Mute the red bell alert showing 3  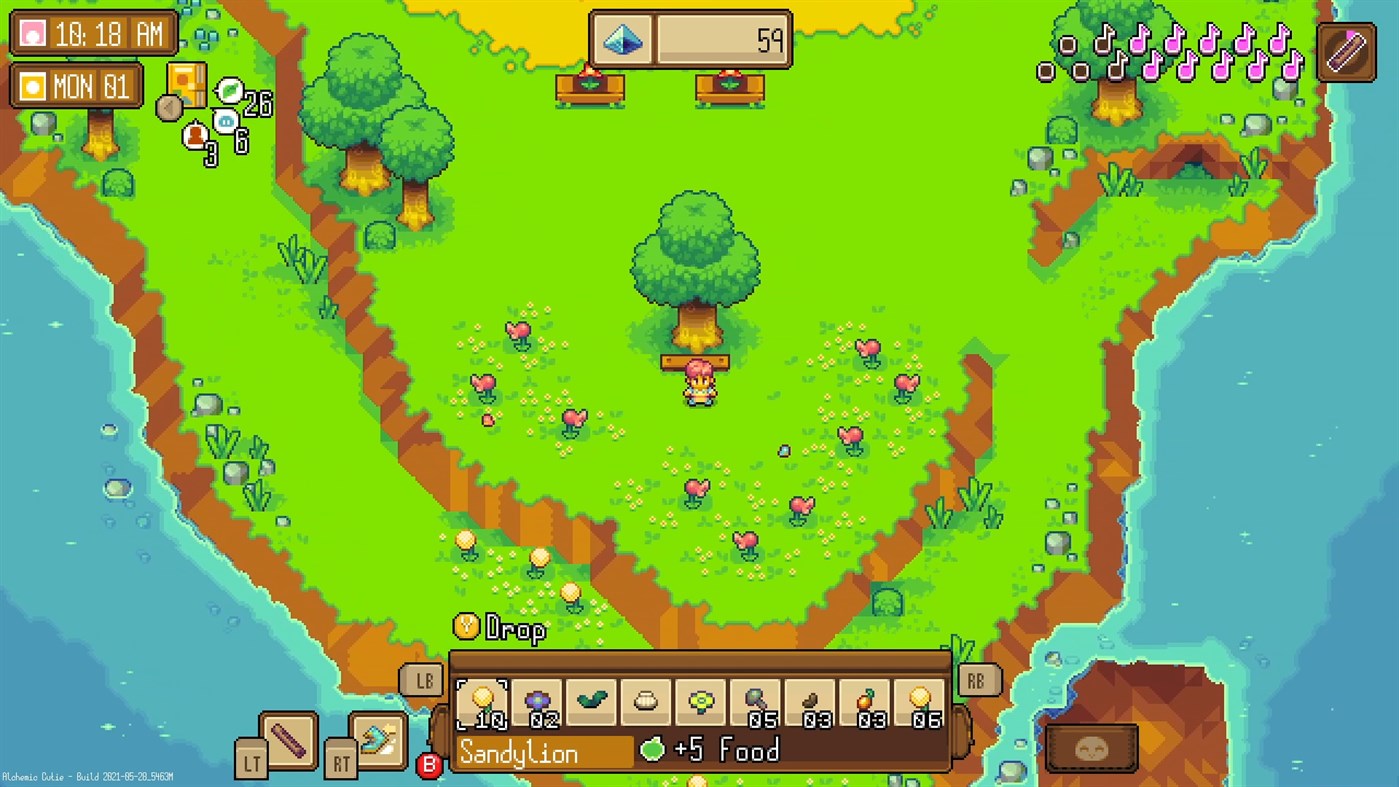(x=195, y=134)
